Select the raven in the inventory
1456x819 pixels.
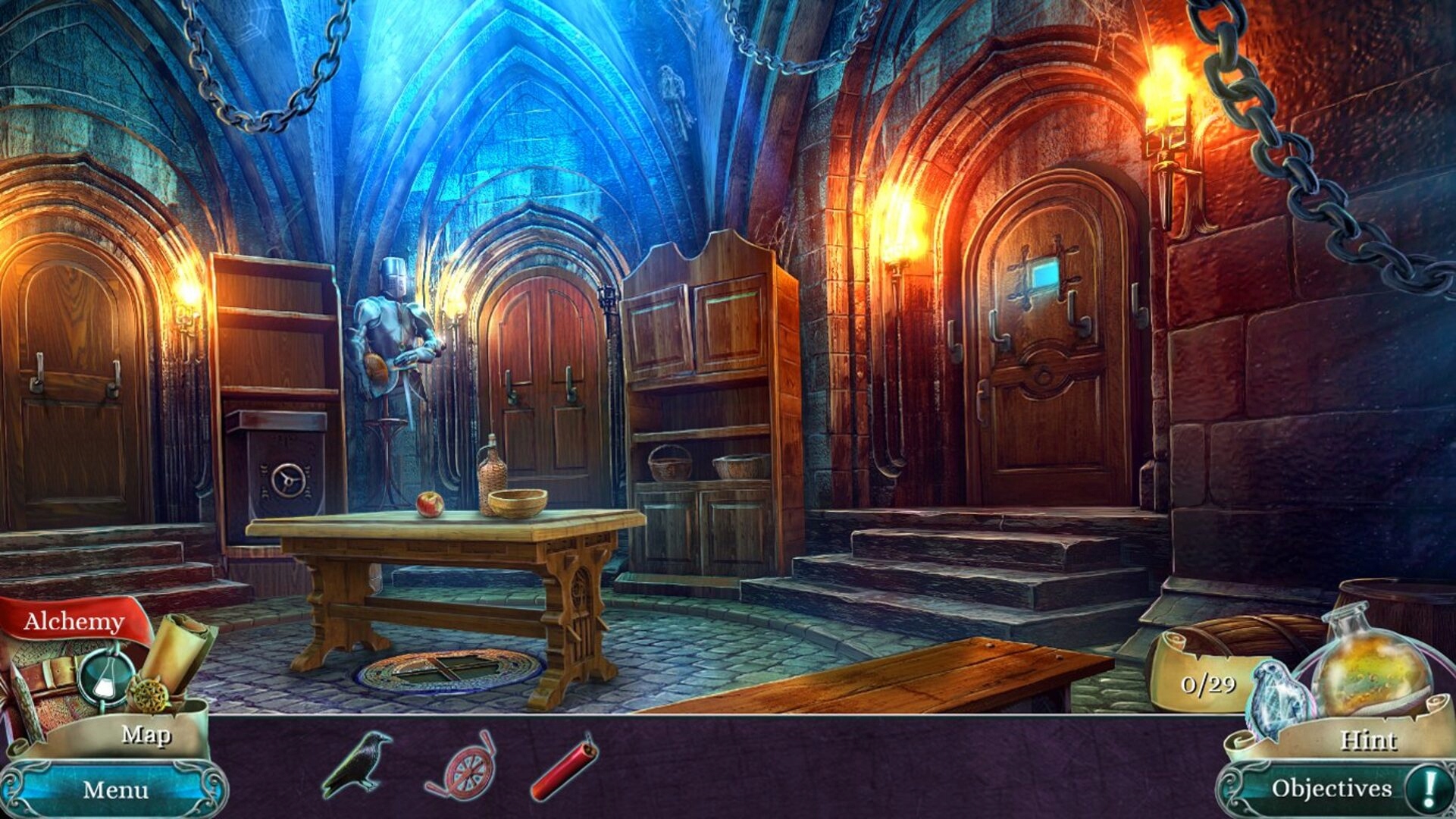click(x=357, y=764)
